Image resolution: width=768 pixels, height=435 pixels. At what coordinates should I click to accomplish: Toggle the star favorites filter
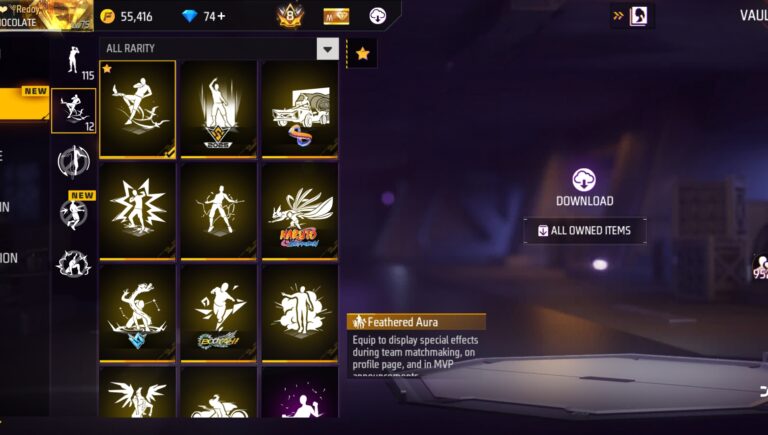[361, 53]
